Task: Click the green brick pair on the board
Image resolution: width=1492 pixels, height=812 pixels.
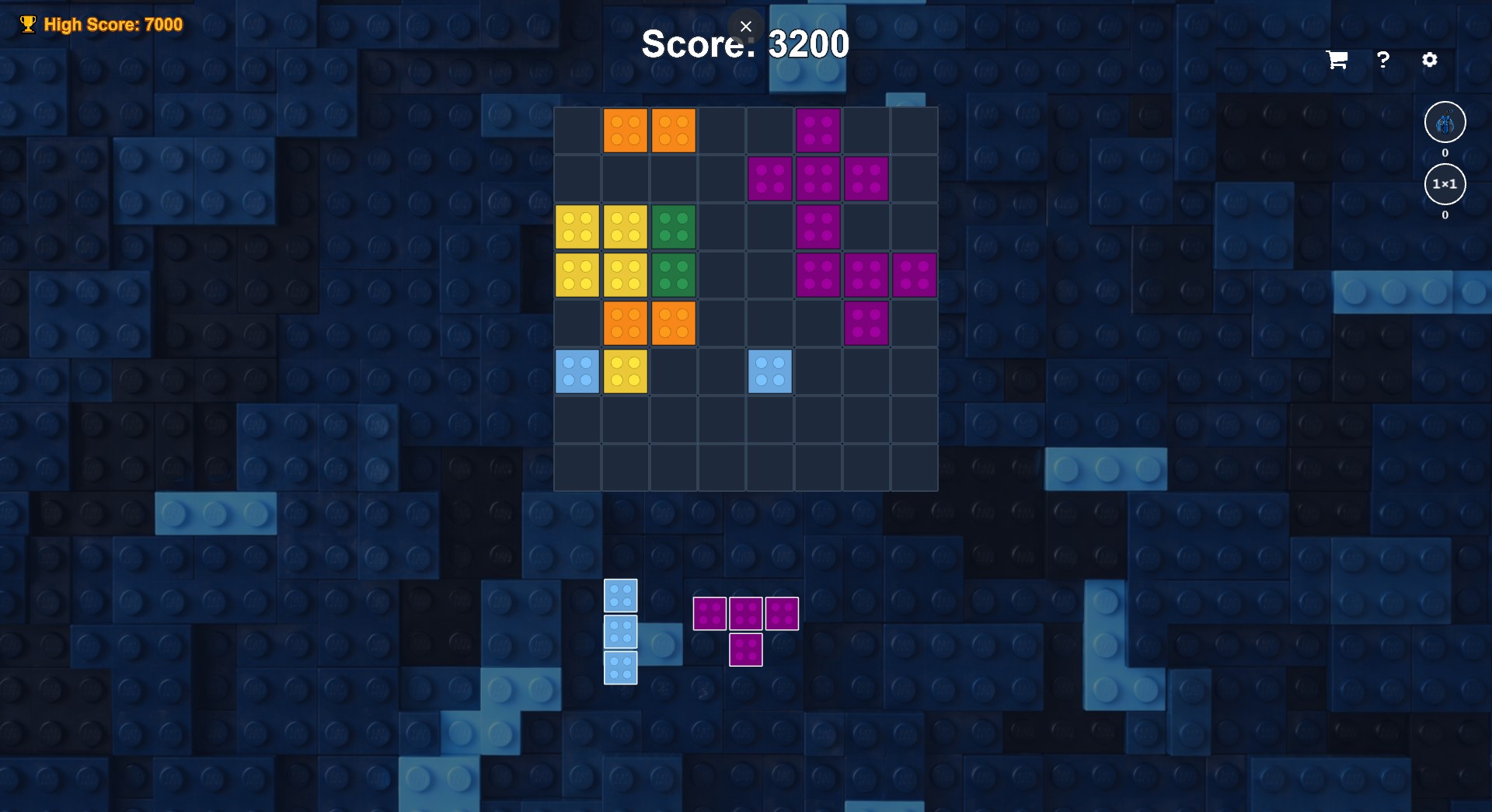Action: pyautogui.click(x=674, y=226)
